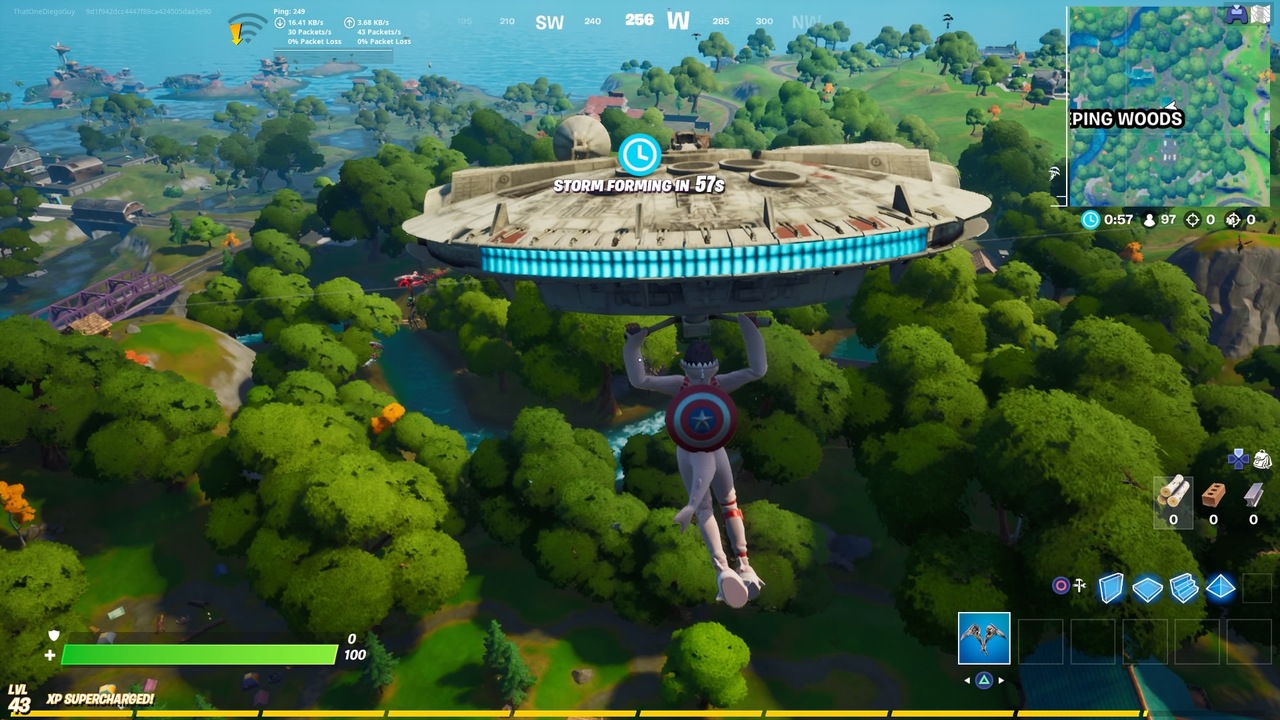Viewport: 1280px width, 720px height.
Task: Click the STORM FORMING IN 57s banner
Action: click(x=638, y=184)
